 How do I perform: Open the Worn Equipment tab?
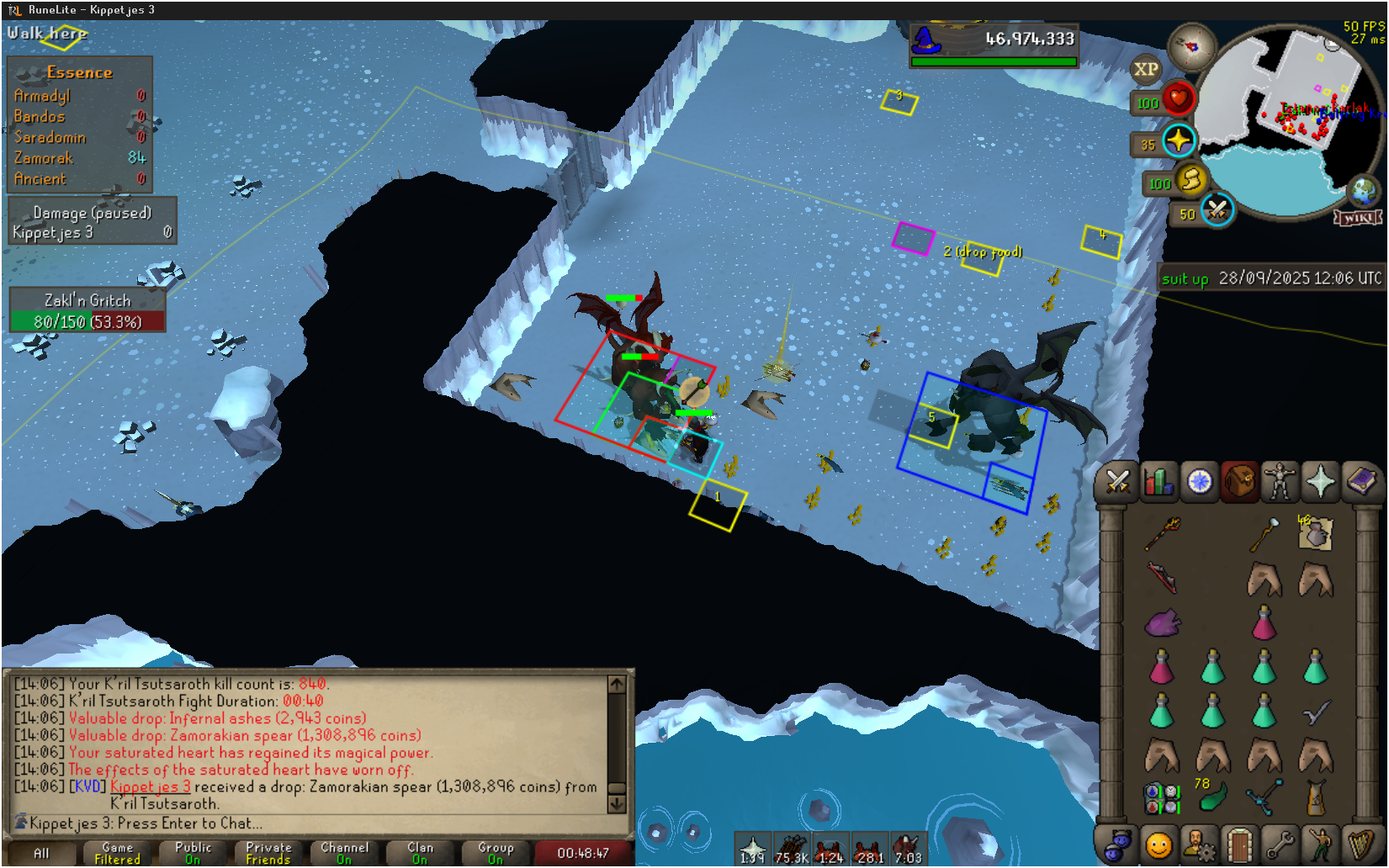click(x=1280, y=482)
